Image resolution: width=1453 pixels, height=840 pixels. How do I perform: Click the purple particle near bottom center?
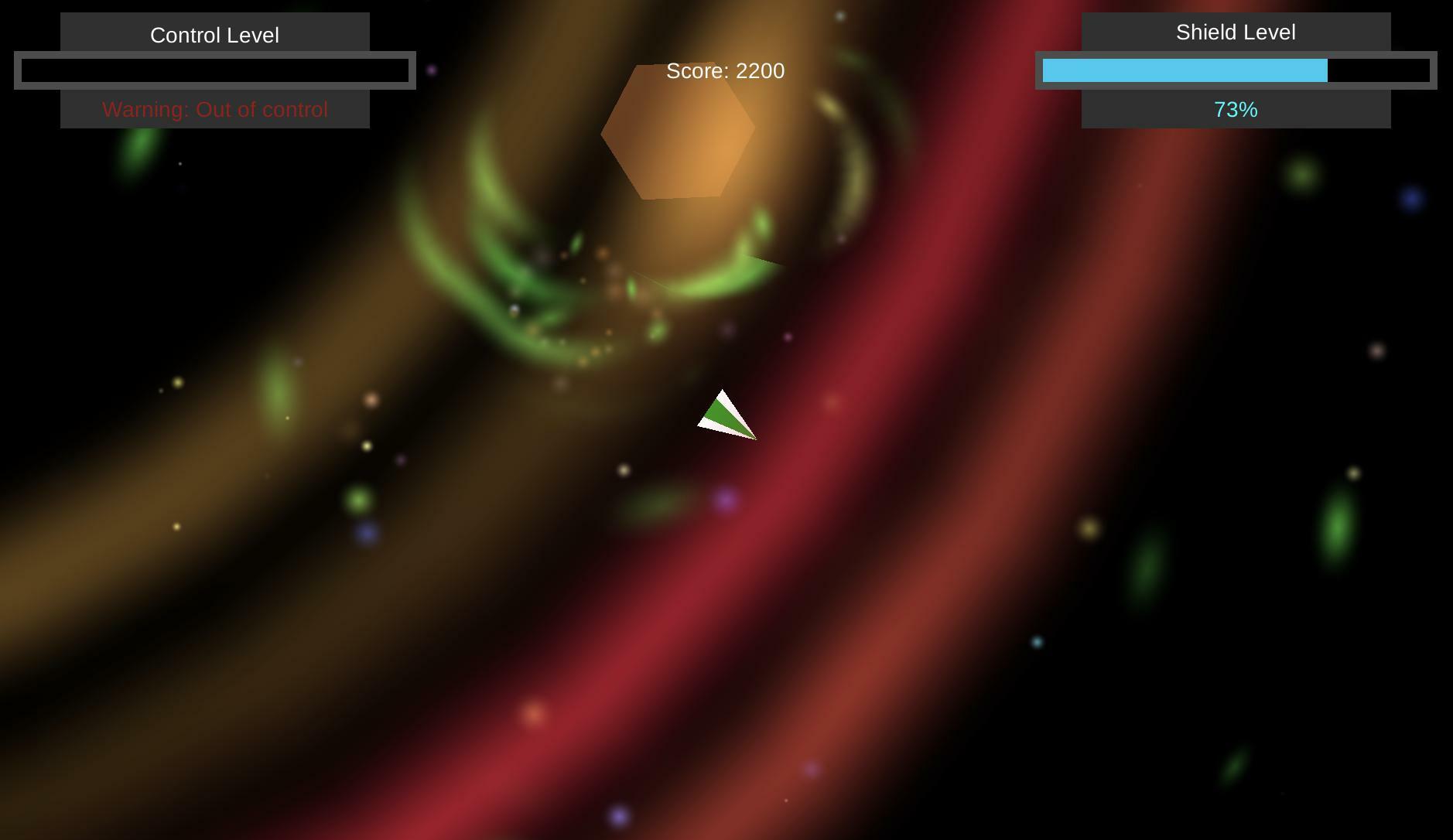tap(619, 814)
